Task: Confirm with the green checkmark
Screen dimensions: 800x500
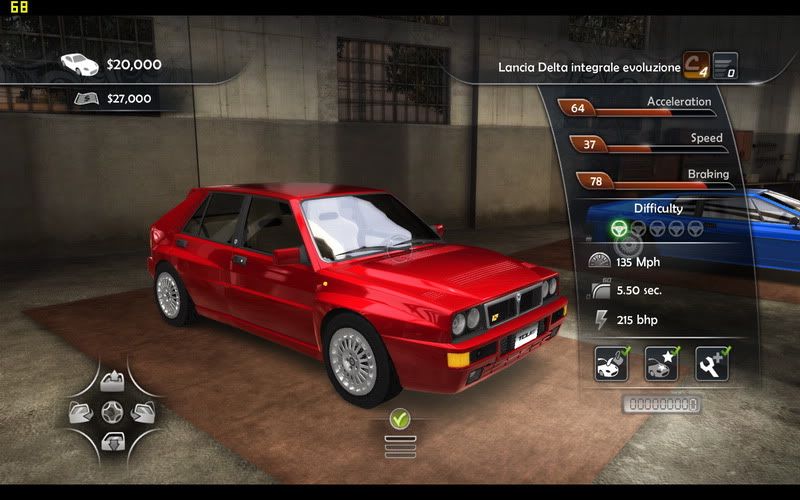Action: [400, 418]
